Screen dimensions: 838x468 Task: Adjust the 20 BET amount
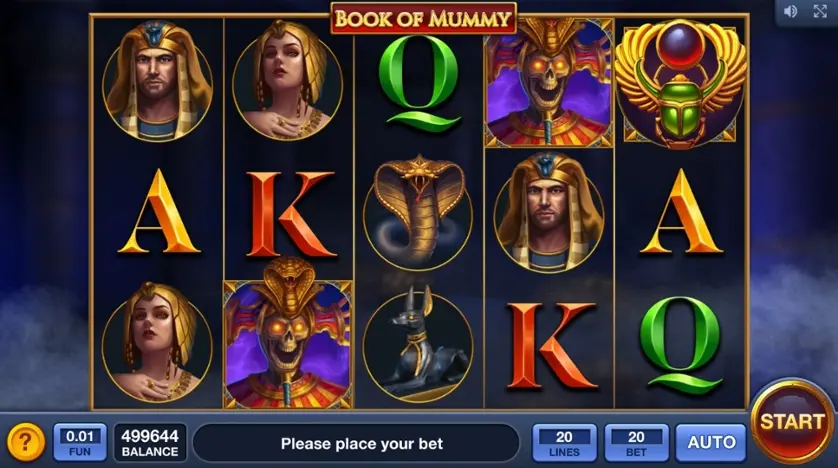(x=636, y=442)
